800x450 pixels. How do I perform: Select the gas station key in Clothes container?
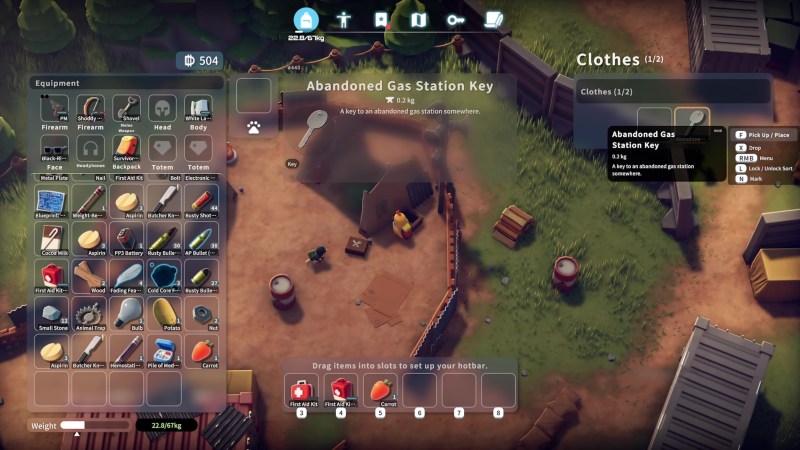click(692, 123)
